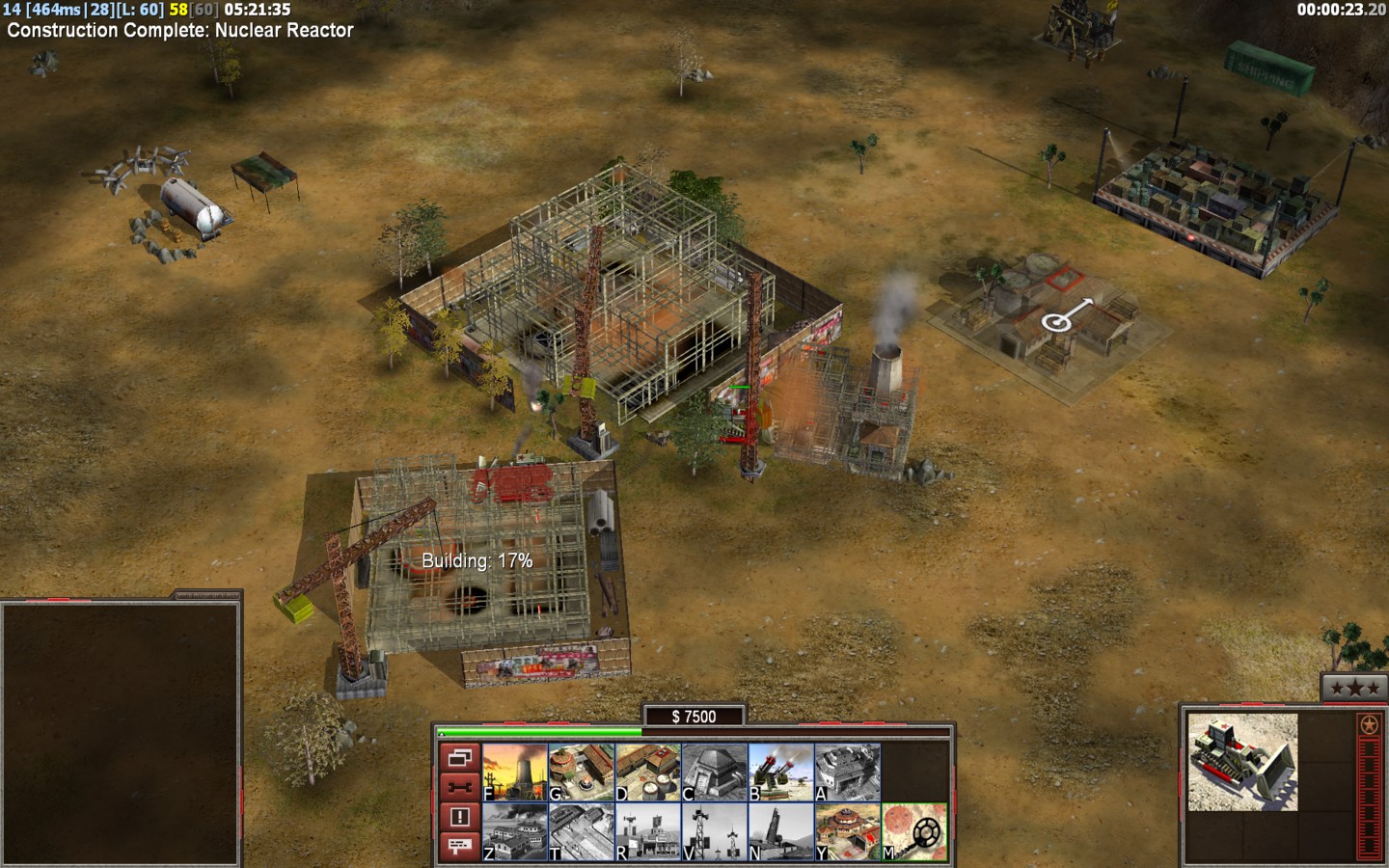
Task: Choose the Nuclear Missile silo icon
Action: (780, 831)
